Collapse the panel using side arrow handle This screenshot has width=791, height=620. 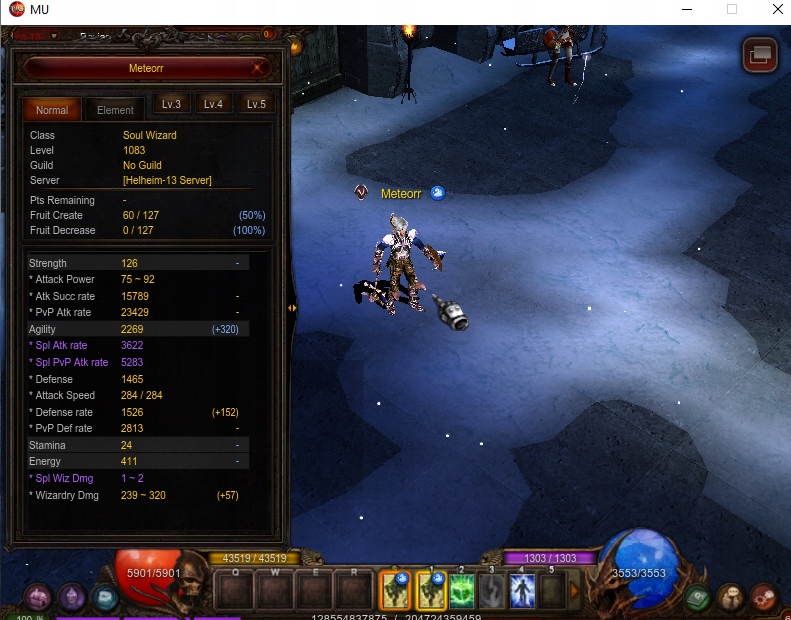tap(292, 308)
